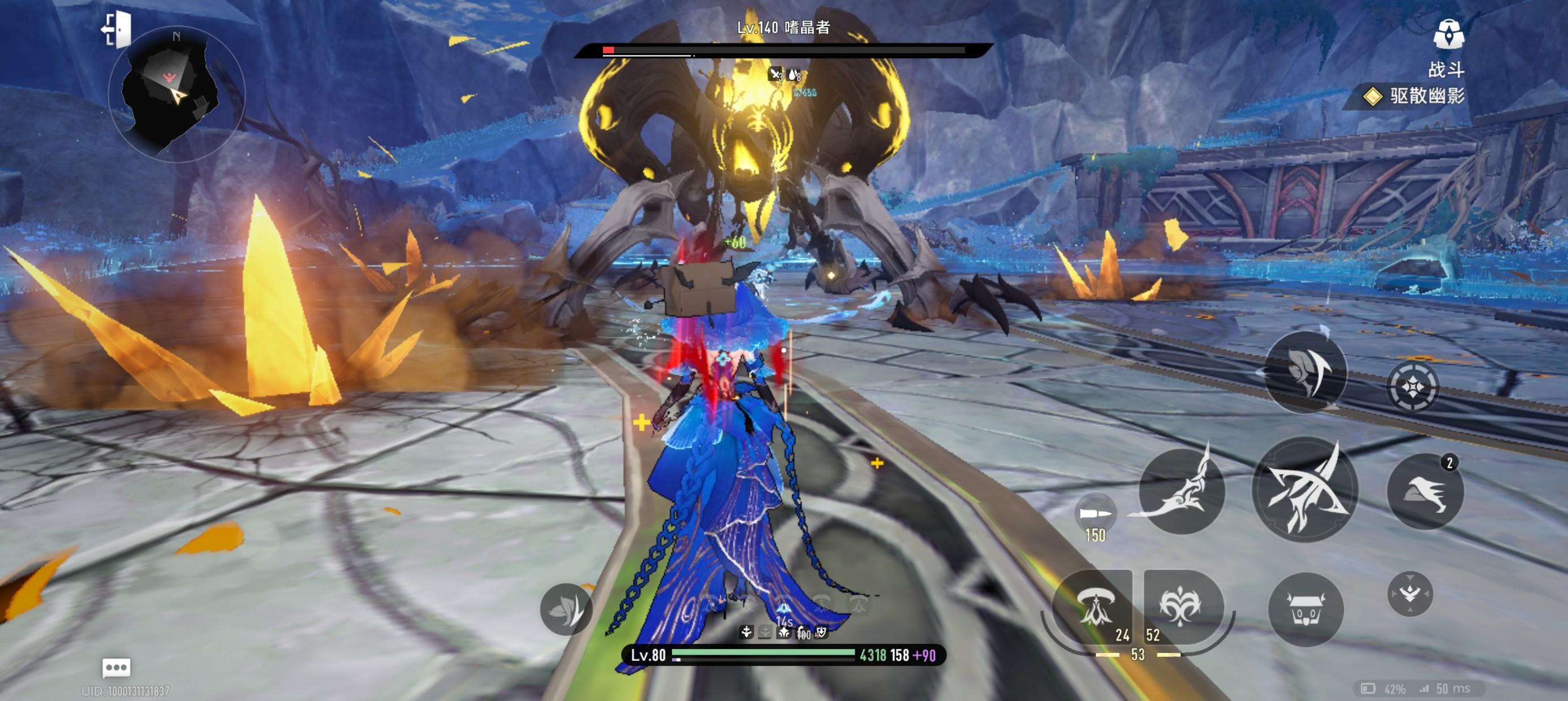Viewport: 1568px width, 701px height.
Task: Activate the helmet-and-crescent skill button
Action: (x=1304, y=373)
